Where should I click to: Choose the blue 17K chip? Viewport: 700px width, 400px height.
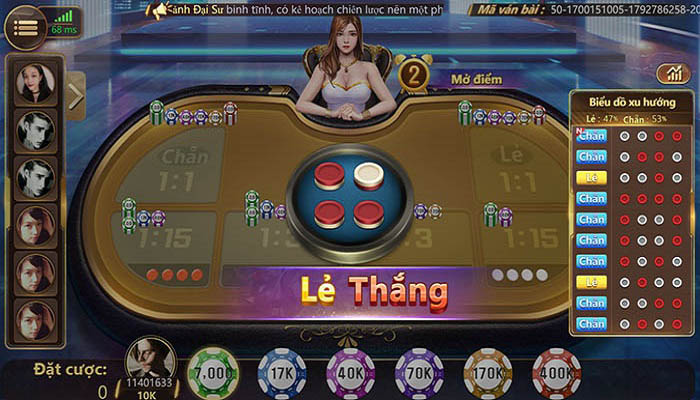281,371
